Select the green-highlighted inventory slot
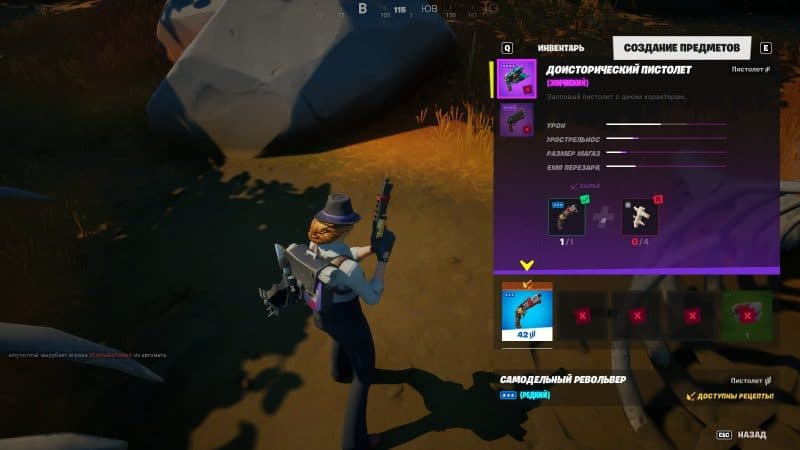The width and height of the screenshot is (800, 450). click(747, 315)
